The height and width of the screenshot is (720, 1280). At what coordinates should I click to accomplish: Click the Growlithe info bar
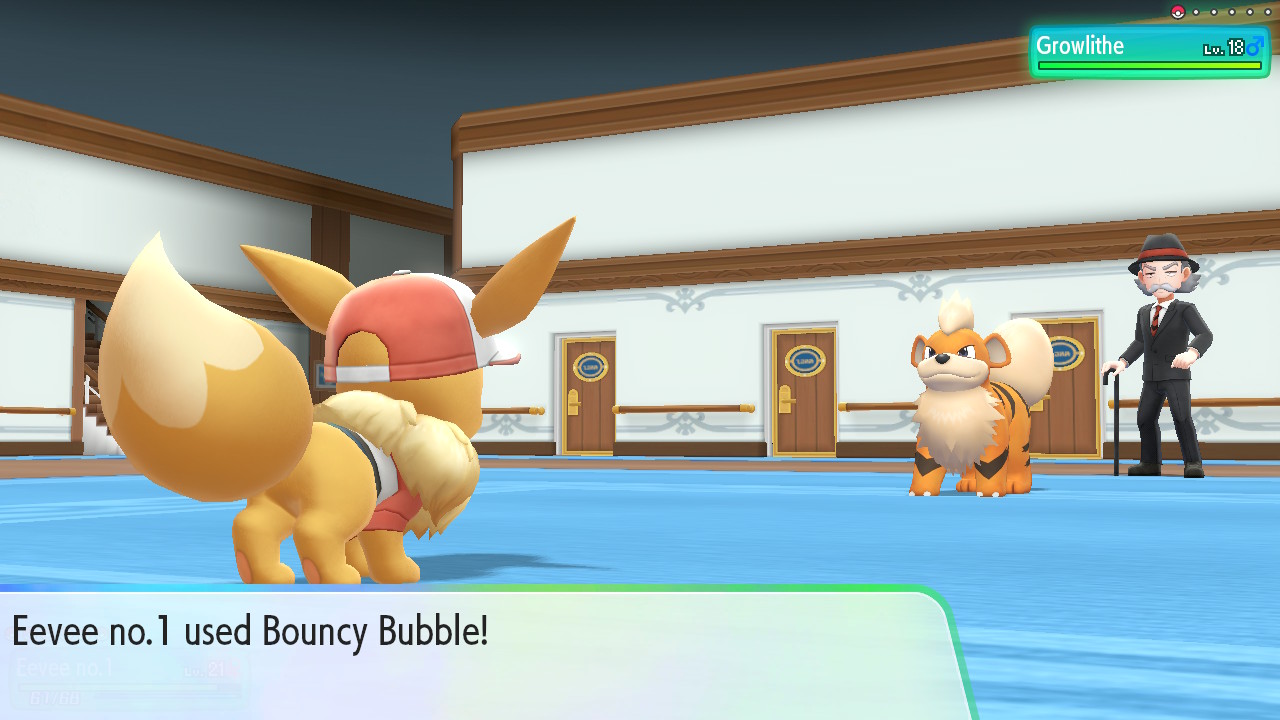tap(1150, 47)
